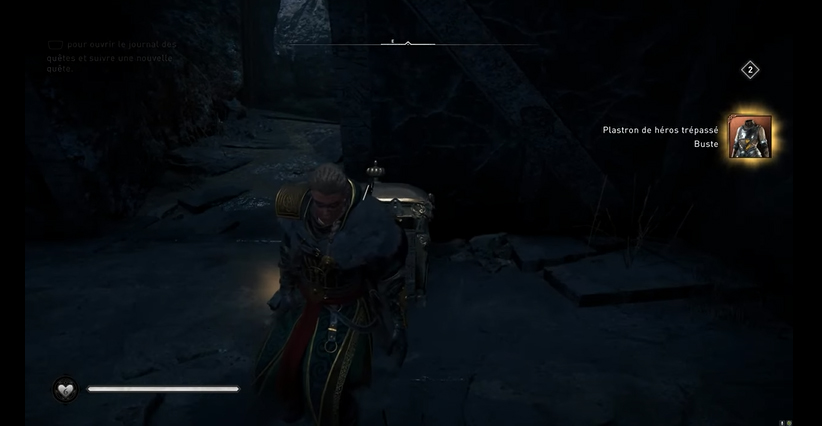Click the heart icon beside the health bar
Image resolution: width=822 pixels, height=426 pixels.
click(x=66, y=389)
